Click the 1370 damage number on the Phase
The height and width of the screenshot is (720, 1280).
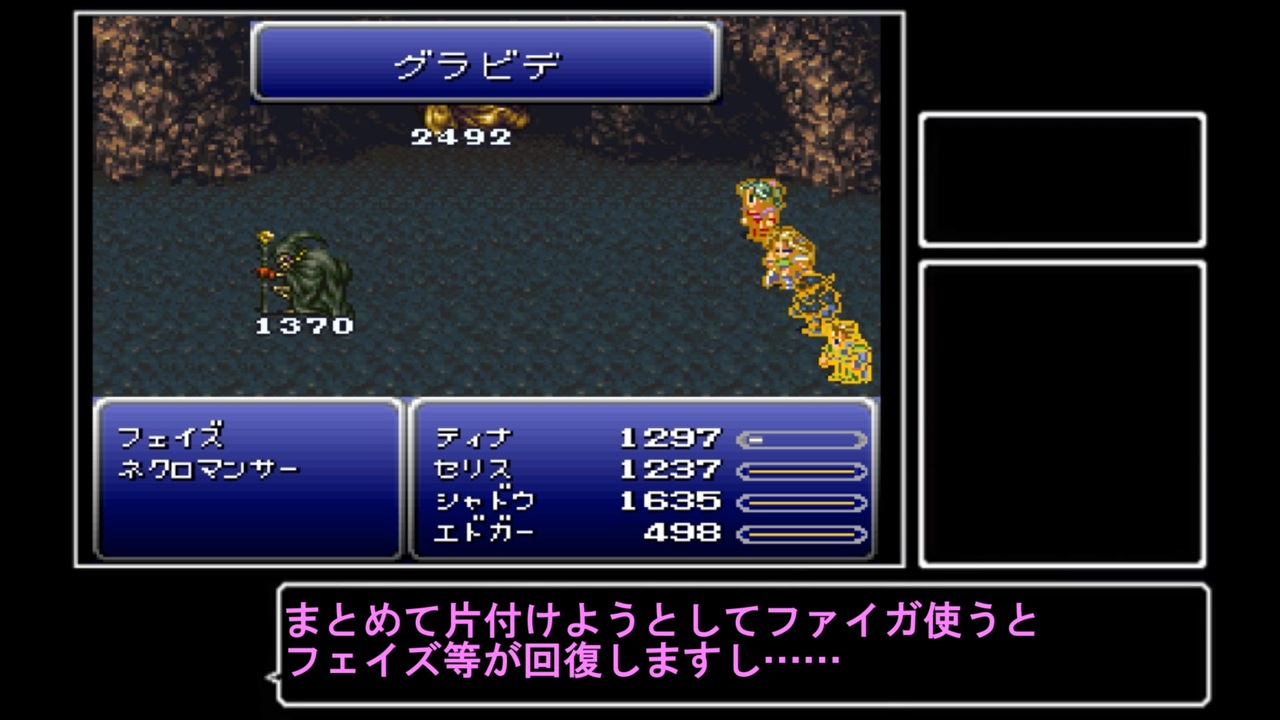pyautogui.click(x=303, y=325)
